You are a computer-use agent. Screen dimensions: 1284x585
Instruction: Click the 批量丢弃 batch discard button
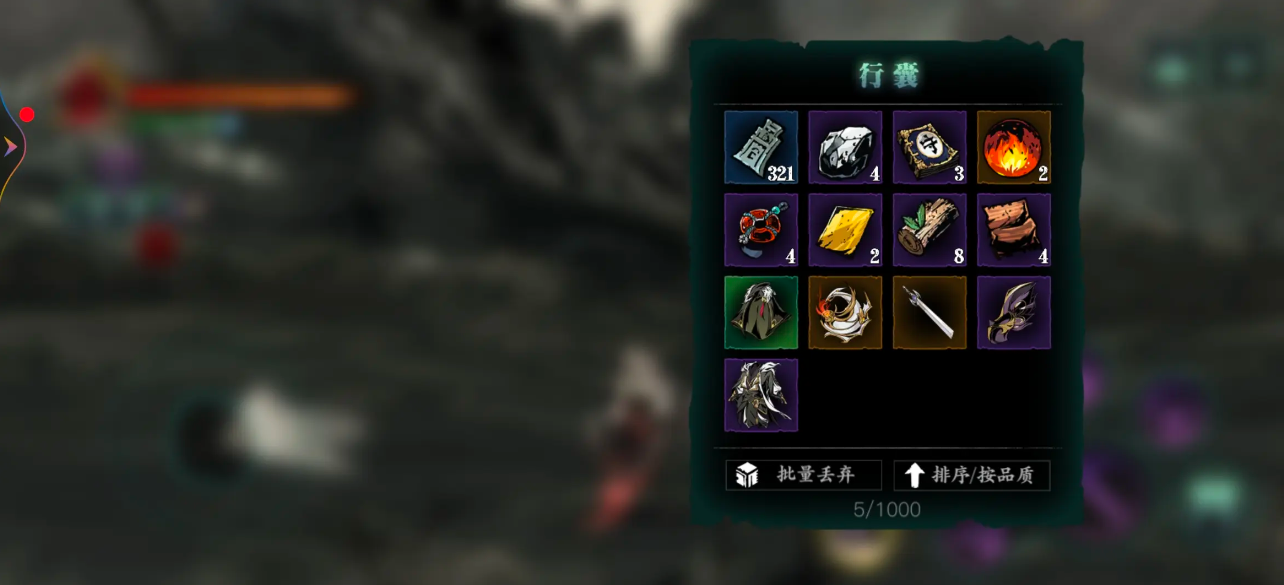[803, 475]
